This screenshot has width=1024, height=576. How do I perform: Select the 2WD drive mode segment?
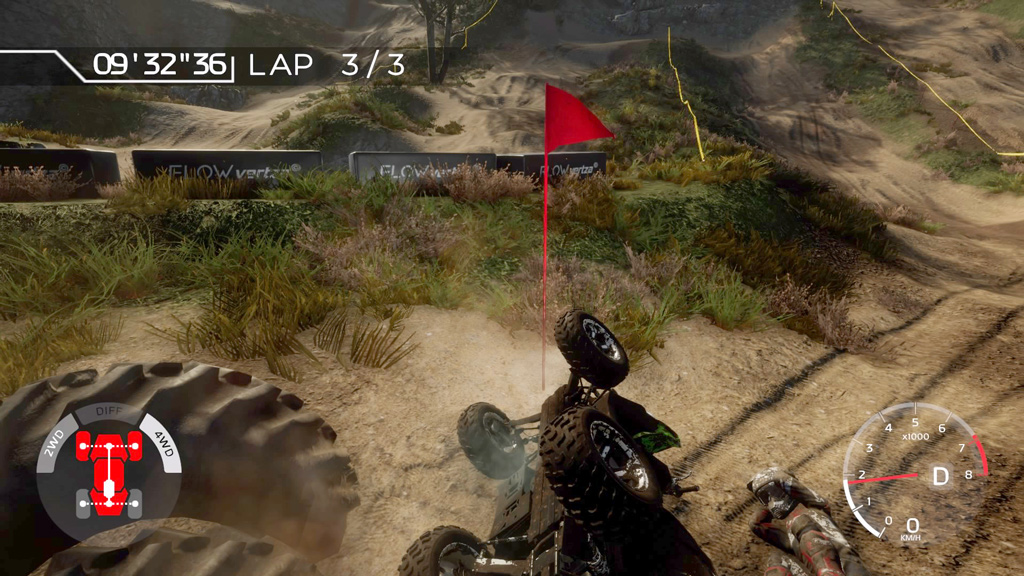tap(54, 441)
